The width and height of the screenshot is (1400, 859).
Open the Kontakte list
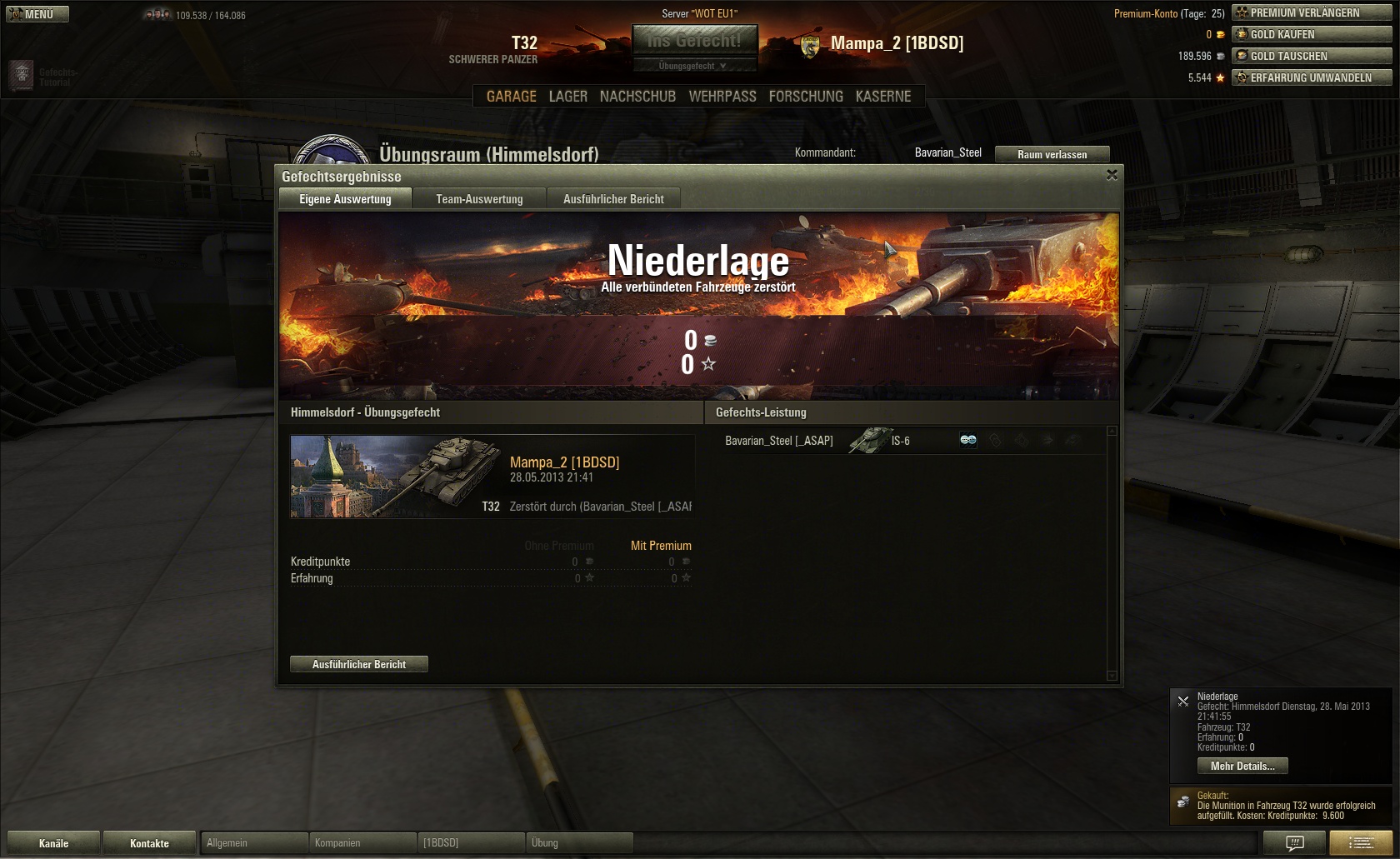pyautogui.click(x=149, y=843)
